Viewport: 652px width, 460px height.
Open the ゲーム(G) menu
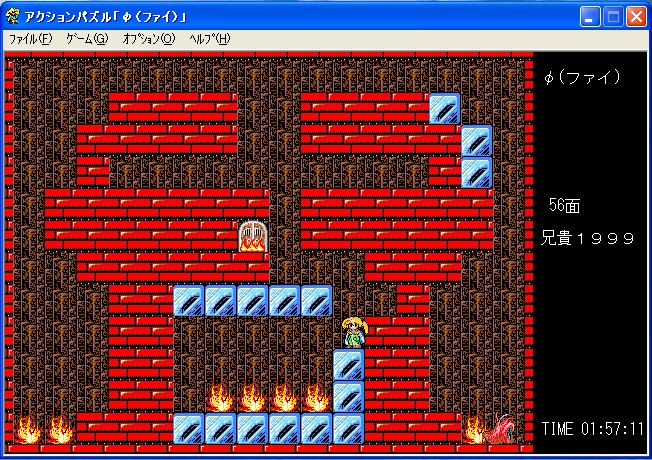pos(86,39)
